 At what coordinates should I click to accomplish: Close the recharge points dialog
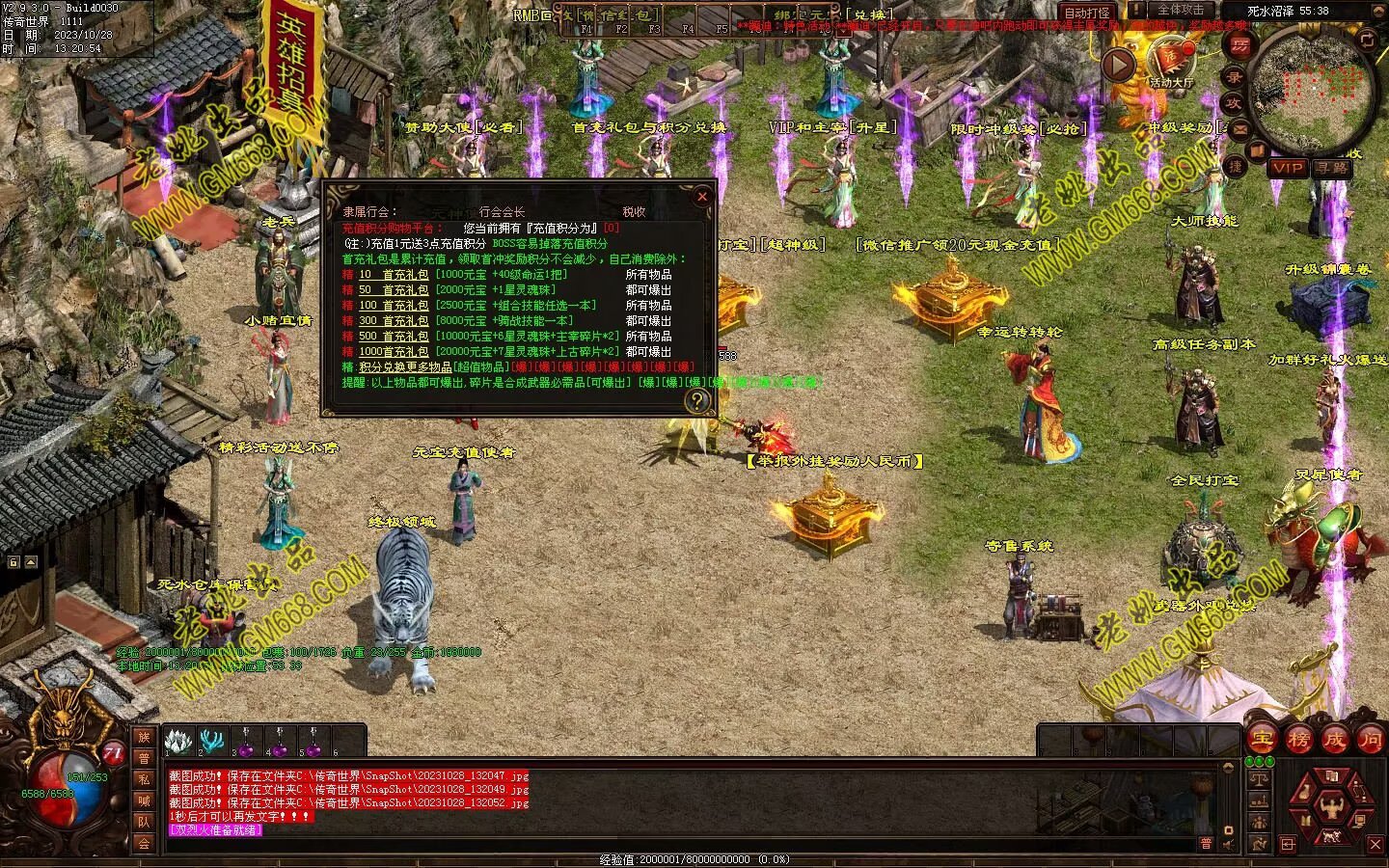point(702,197)
